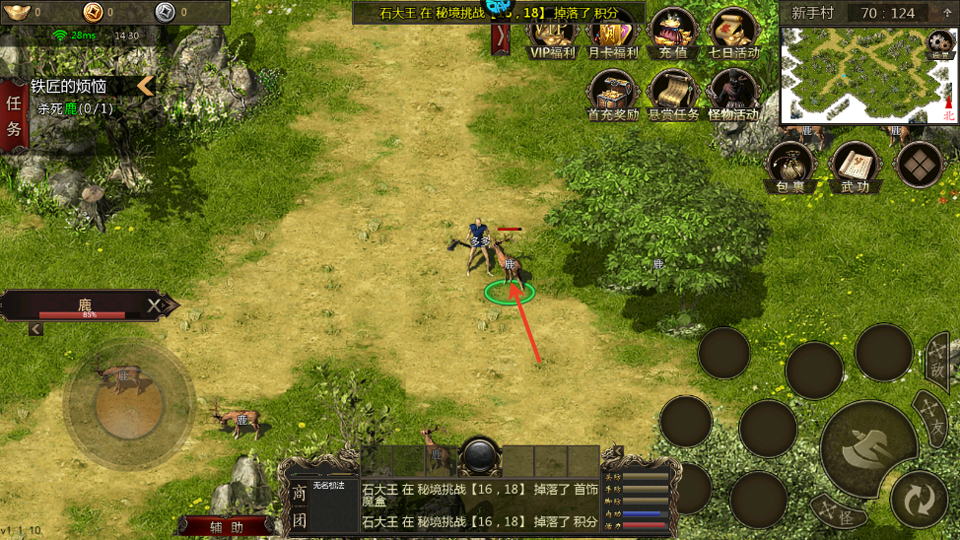This screenshot has width=960, height=540.
Task: Open the 首充奖励 treasure chest reward
Action: [x=612, y=94]
